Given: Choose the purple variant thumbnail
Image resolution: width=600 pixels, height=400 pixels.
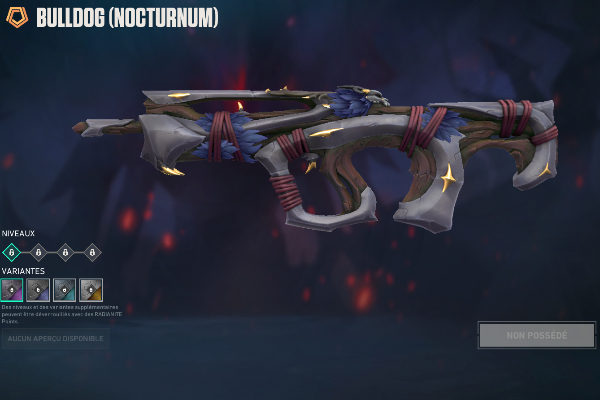Looking at the screenshot, I should click(x=12, y=290).
